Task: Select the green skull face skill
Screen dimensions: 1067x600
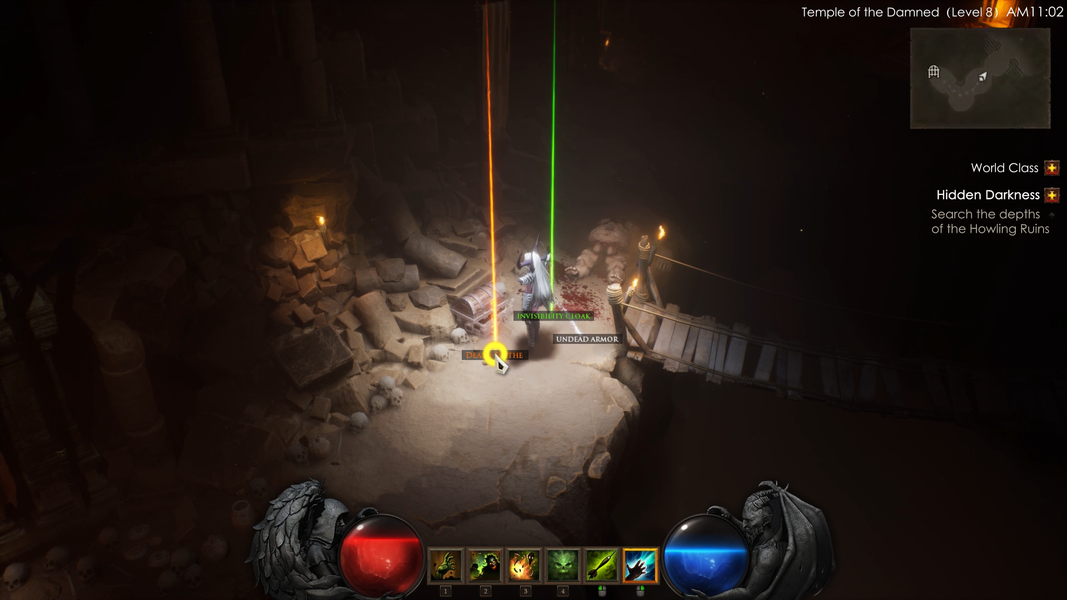Action: [563, 566]
